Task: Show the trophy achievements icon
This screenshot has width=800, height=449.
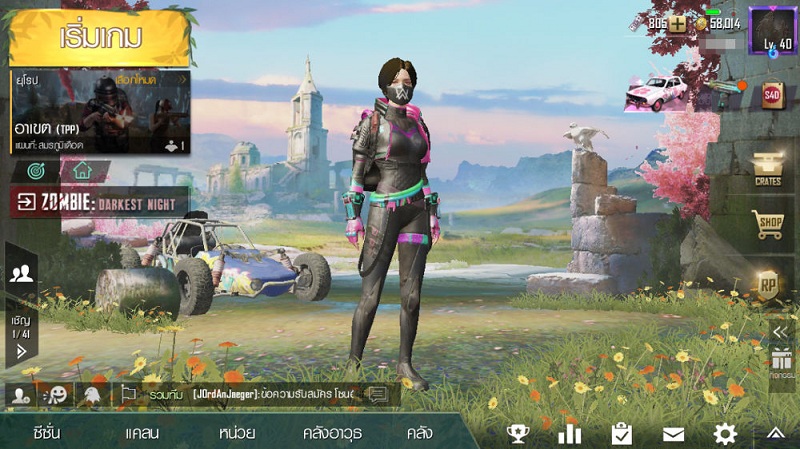Action: tap(518, 433)
